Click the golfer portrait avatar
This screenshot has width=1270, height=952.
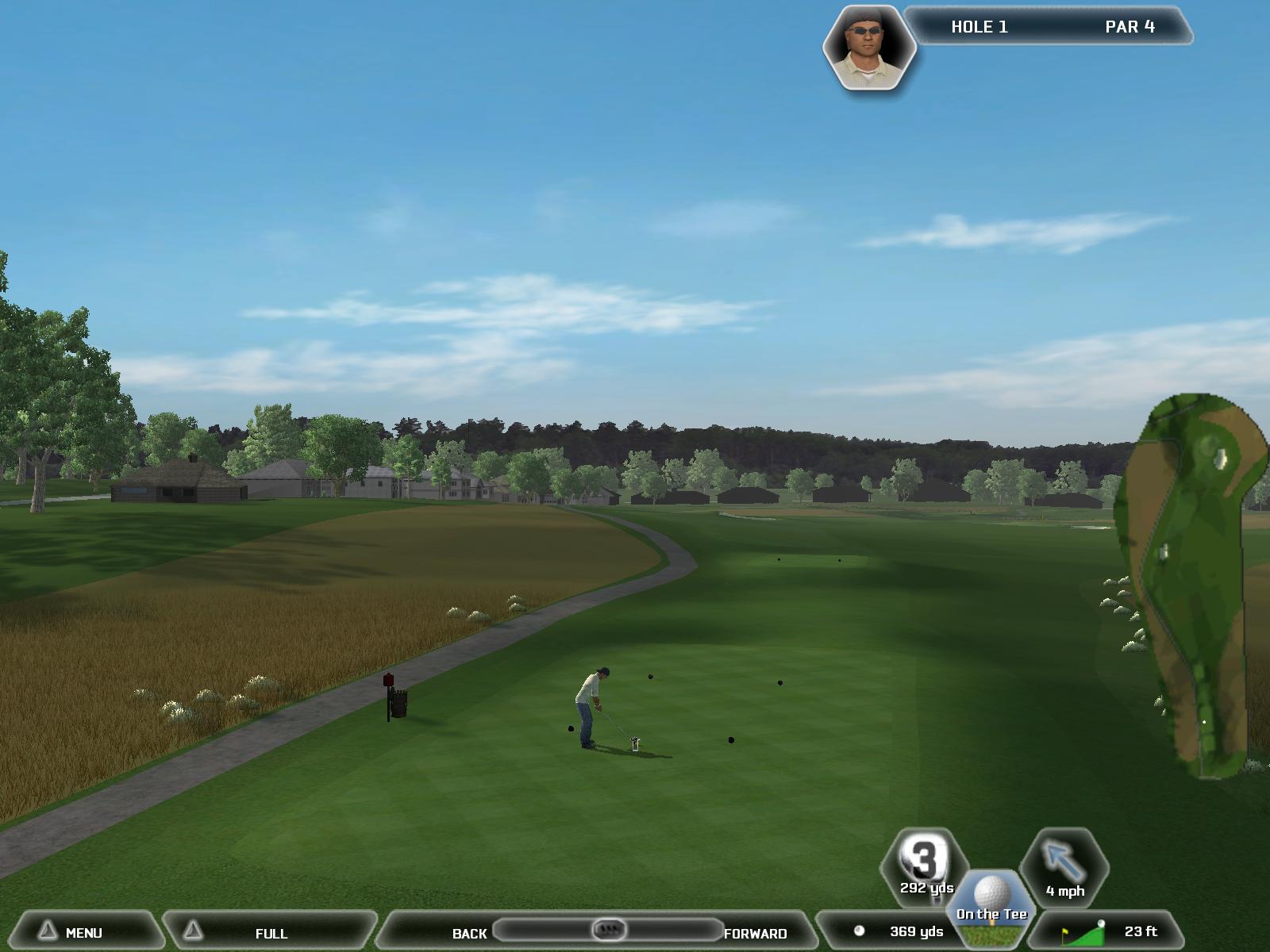(868, 48)
